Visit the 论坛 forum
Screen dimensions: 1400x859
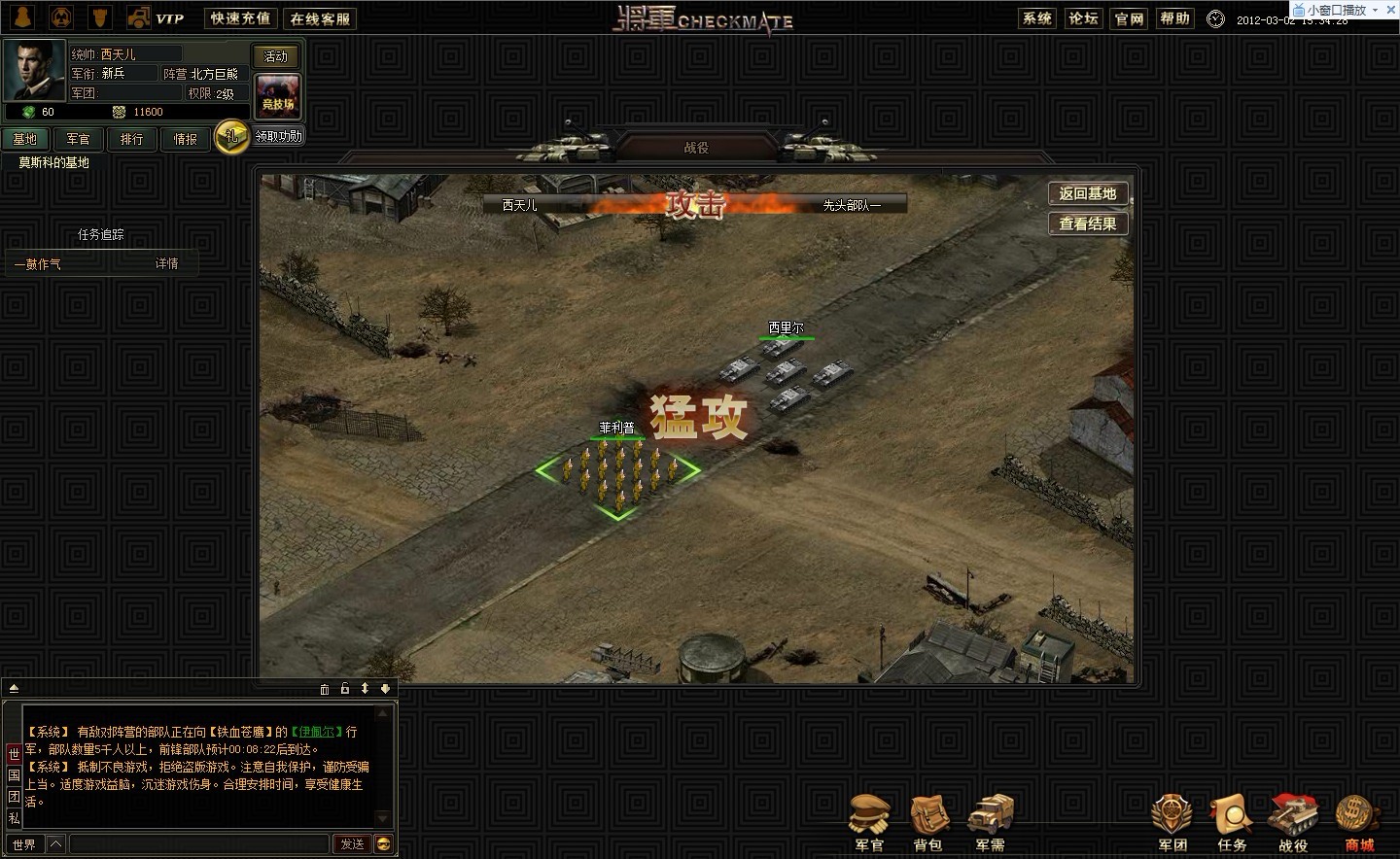(x=1083, y=18)
